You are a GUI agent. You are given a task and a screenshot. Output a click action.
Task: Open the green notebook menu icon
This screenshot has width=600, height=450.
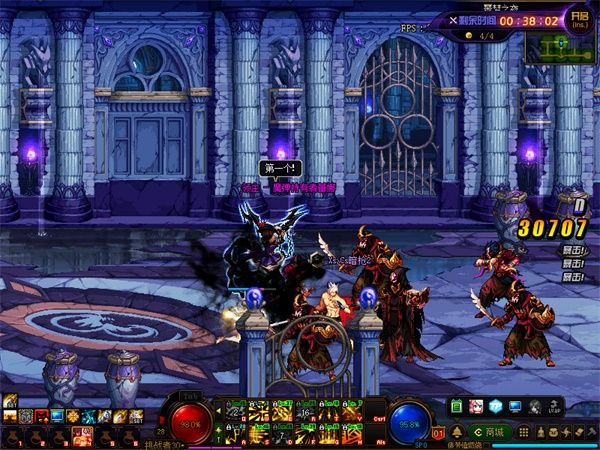455,407
